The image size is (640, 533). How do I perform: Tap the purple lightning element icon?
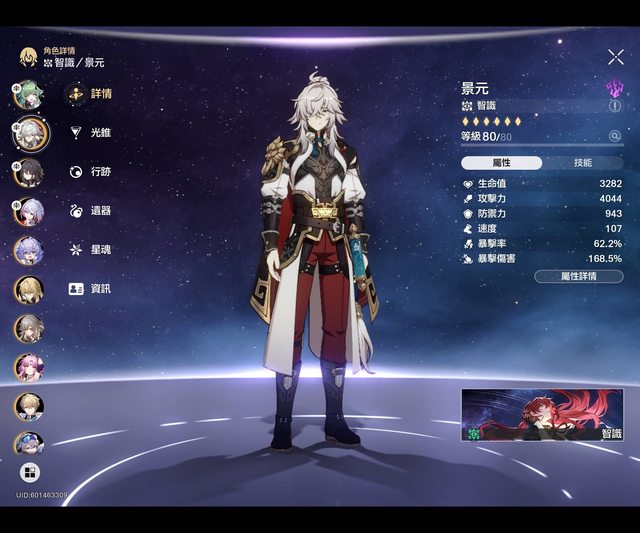click(615, 88)
